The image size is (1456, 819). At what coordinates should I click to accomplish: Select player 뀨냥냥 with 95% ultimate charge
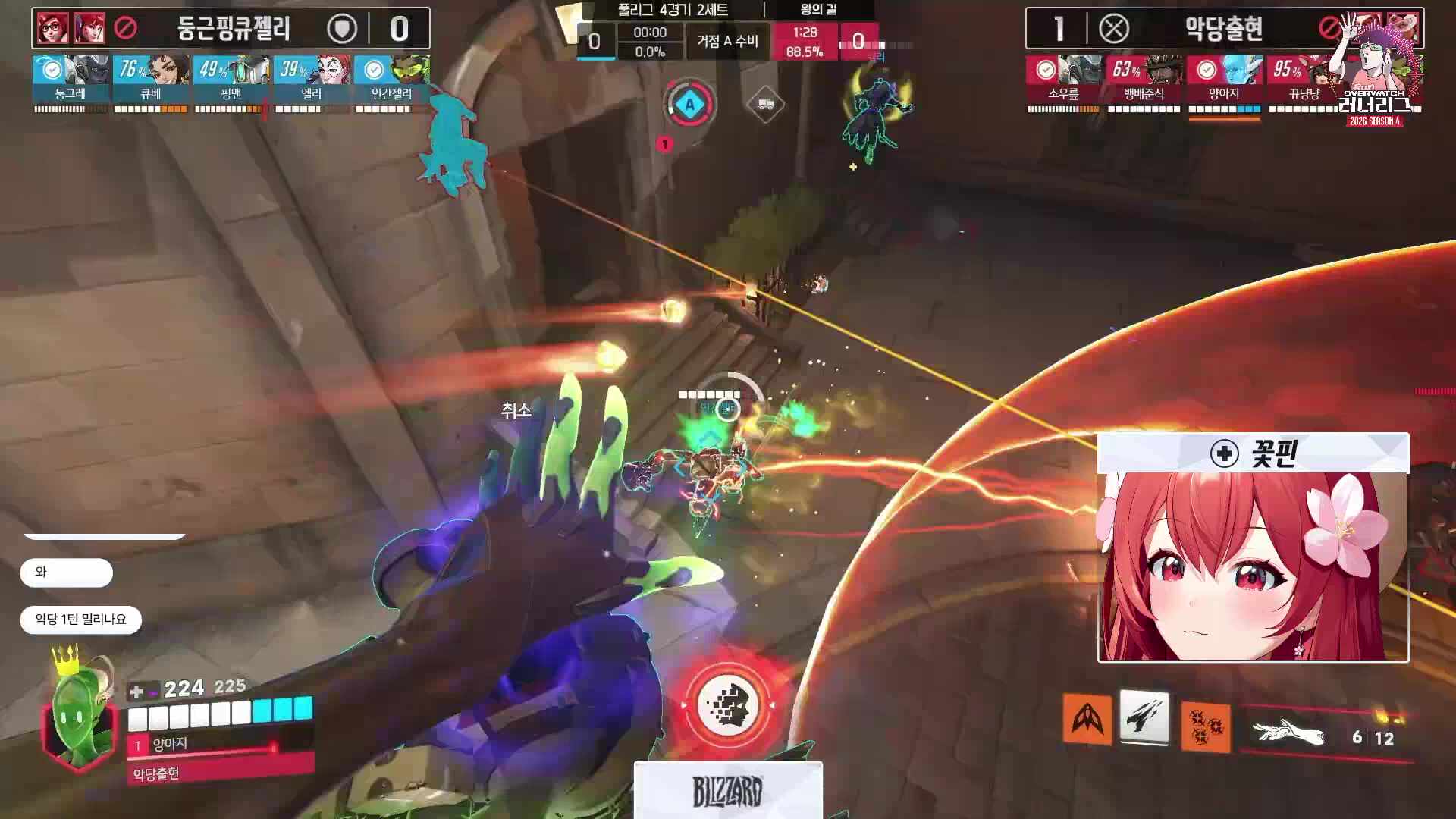point(1303,79)
